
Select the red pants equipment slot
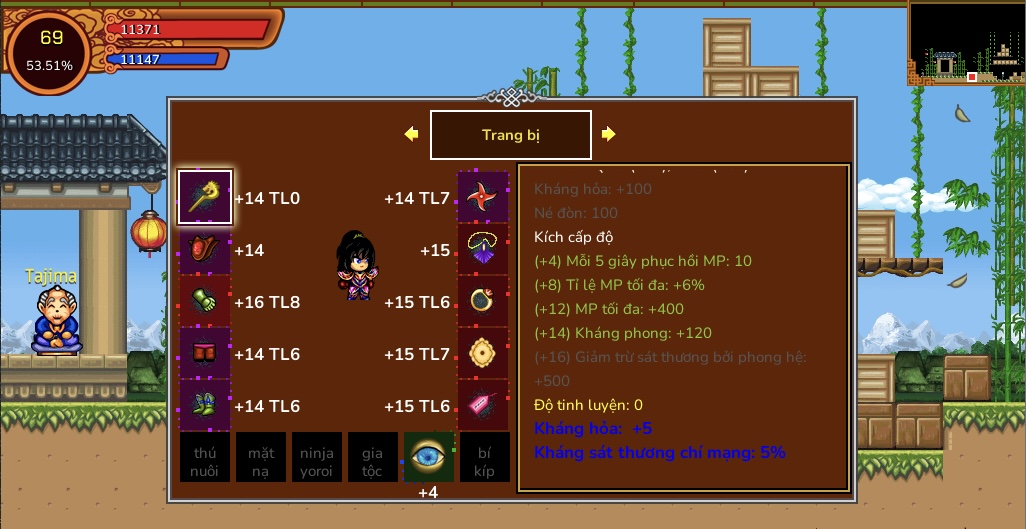click(x=205, y=353)
